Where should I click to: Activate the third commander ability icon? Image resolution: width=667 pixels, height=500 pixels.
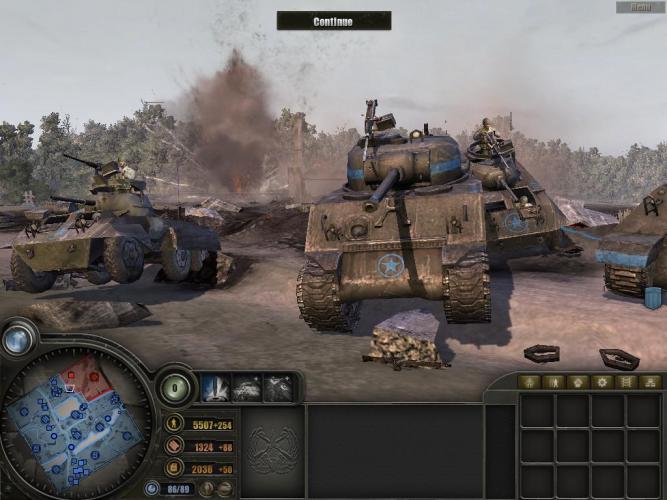[278, 387]
